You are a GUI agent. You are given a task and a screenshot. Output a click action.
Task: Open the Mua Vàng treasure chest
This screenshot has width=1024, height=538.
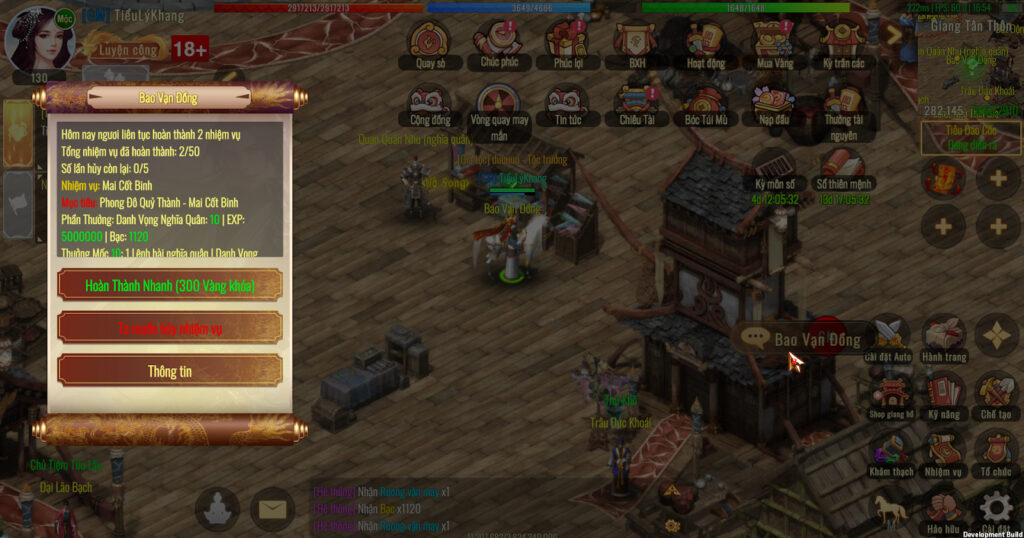pyautogui.click(x=772, y=42)
